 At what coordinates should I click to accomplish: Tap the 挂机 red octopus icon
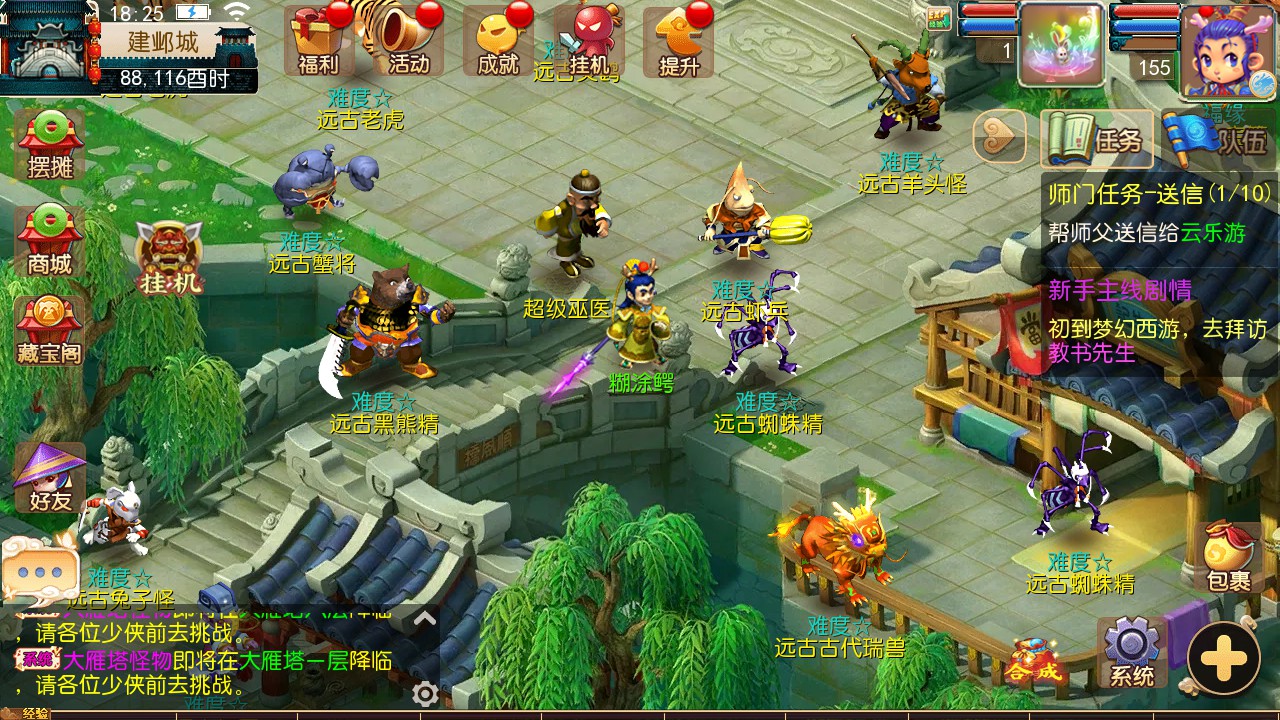(589, 41)
